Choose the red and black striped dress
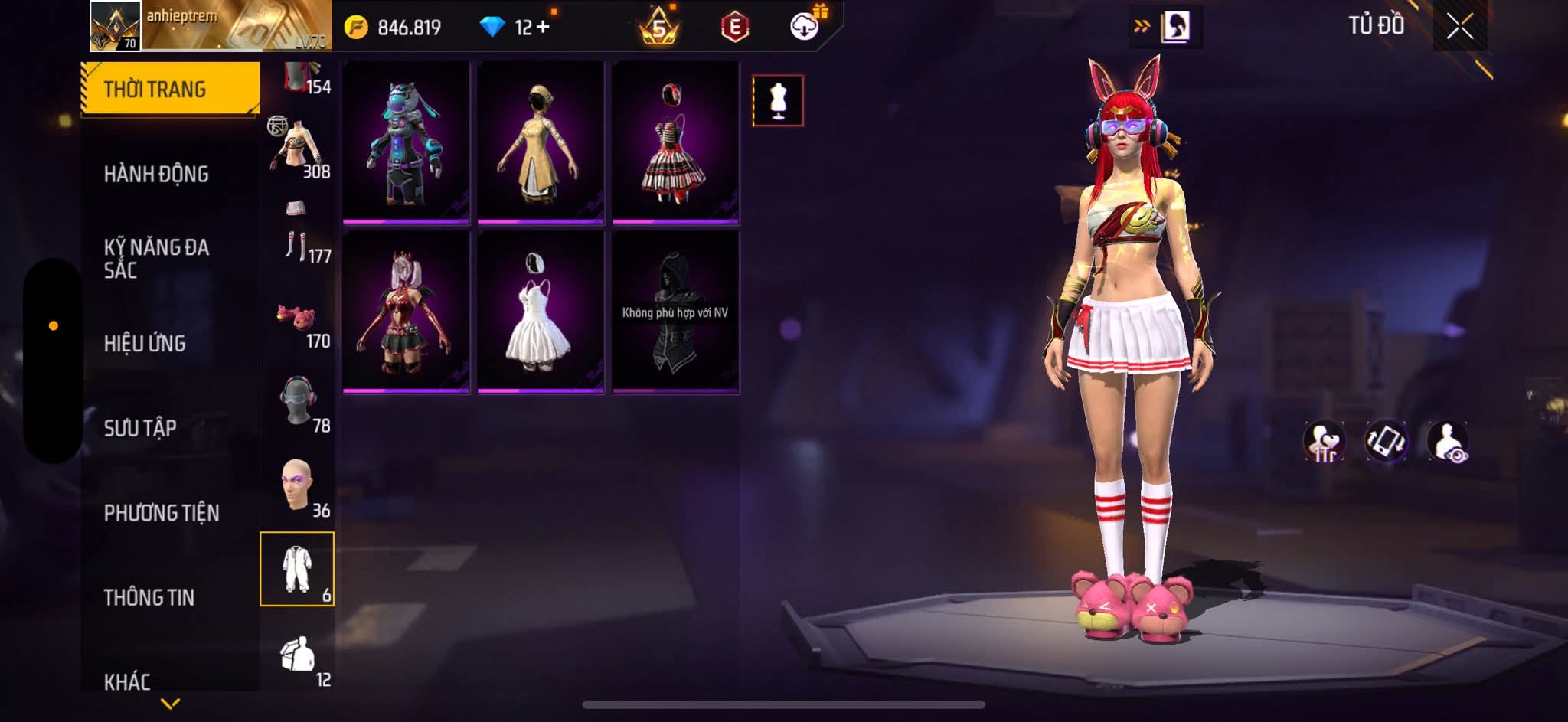 point(675,142)
